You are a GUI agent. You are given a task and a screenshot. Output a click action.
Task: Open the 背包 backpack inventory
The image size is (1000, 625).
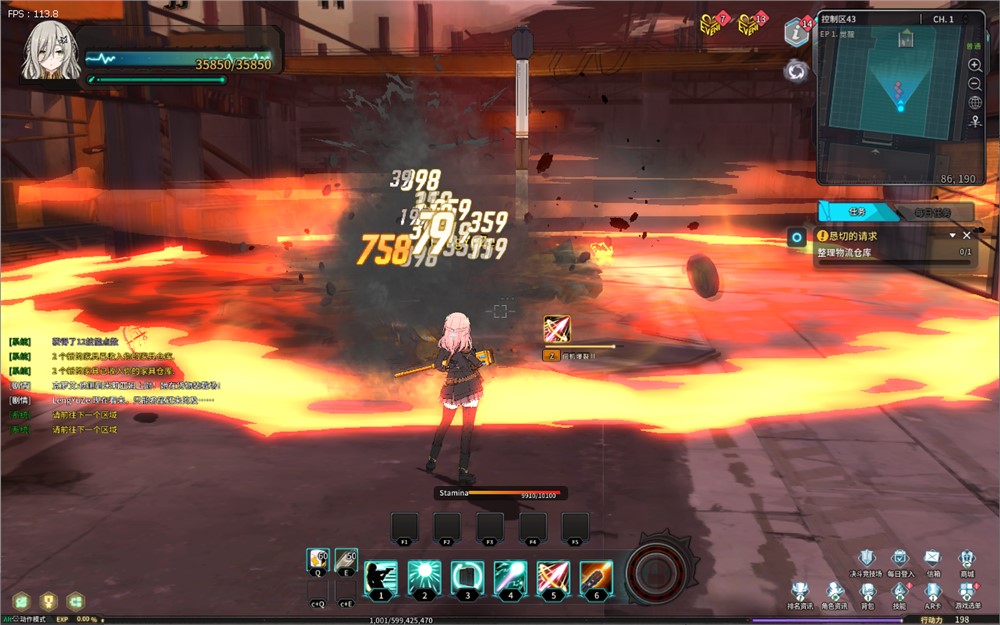(867, 592)
